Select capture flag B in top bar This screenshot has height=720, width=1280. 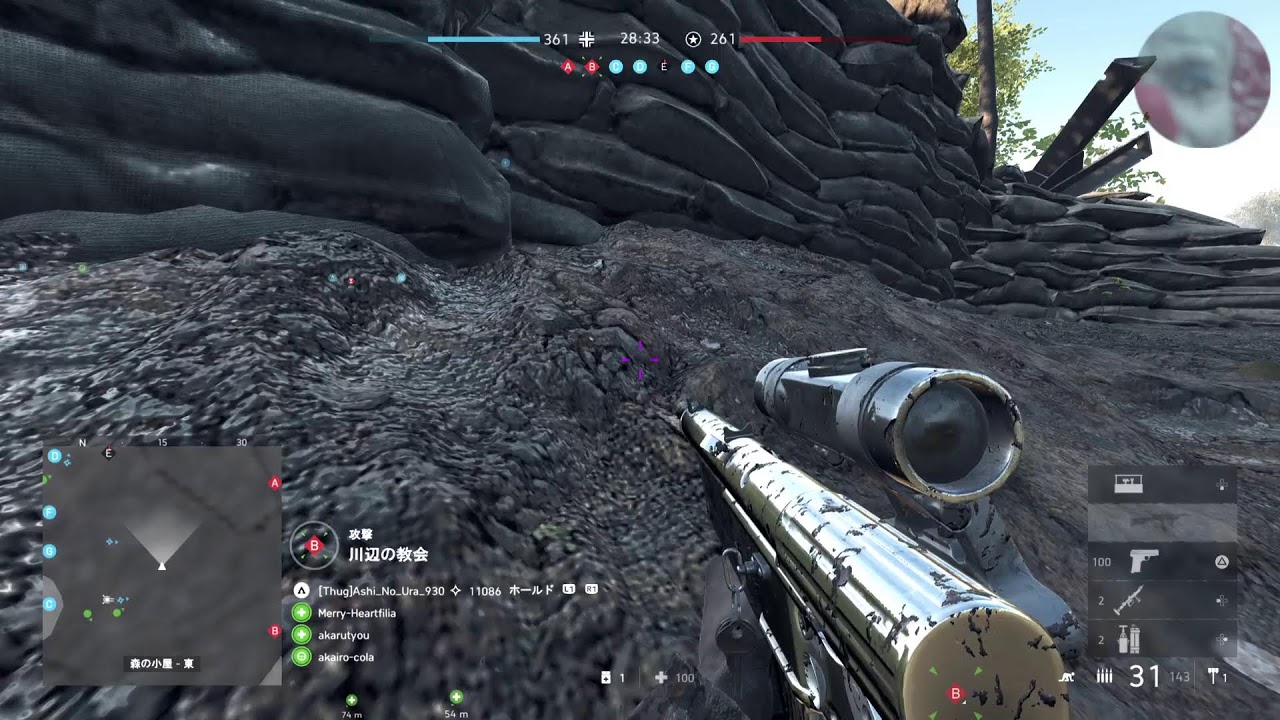point(592,67)
